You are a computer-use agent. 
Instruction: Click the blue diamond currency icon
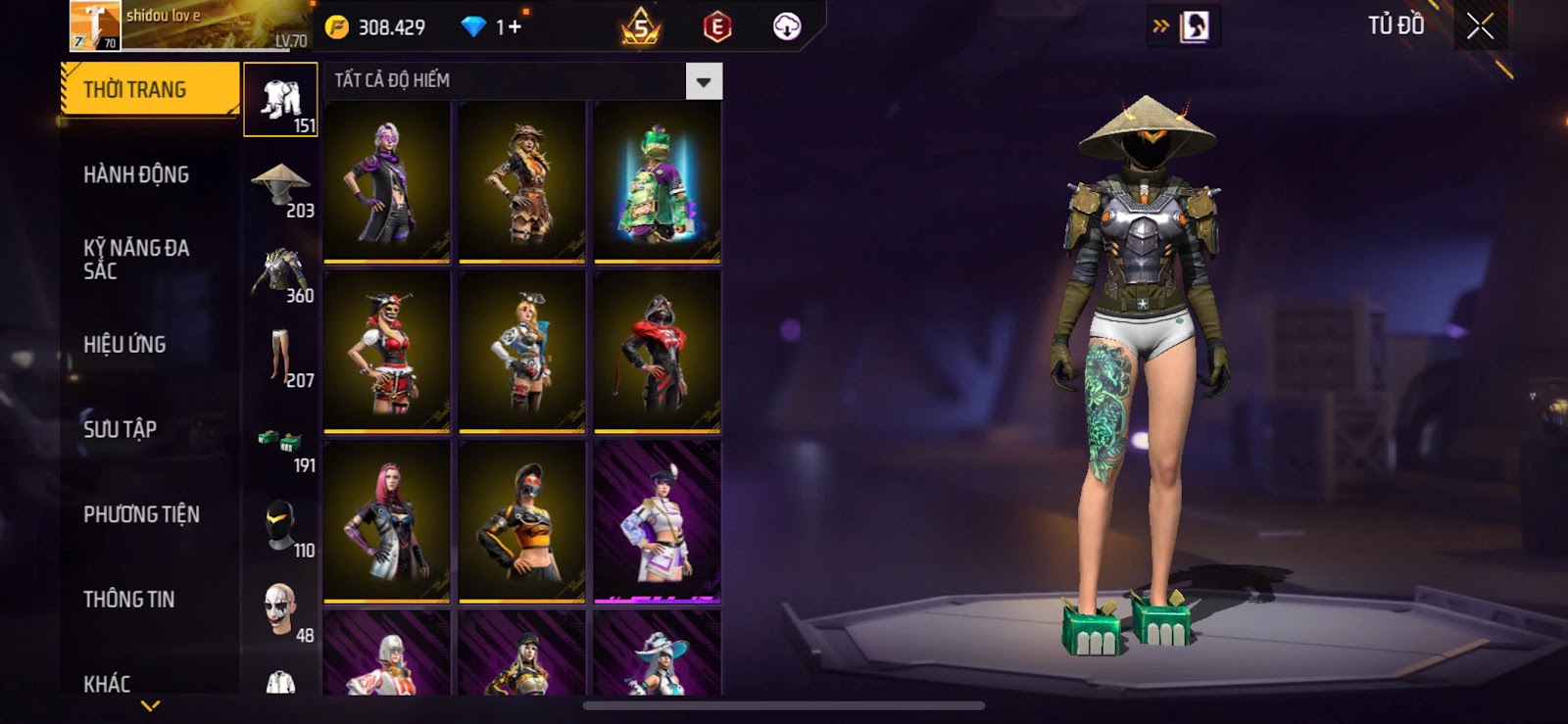473,27
